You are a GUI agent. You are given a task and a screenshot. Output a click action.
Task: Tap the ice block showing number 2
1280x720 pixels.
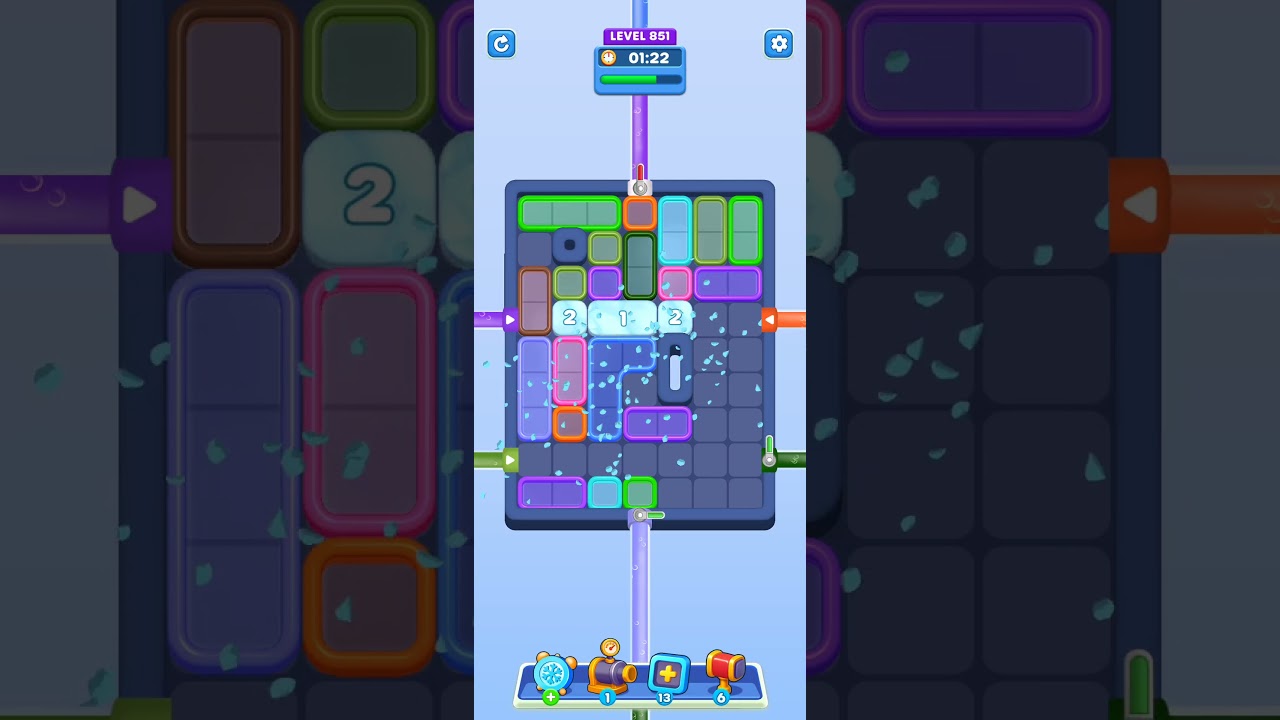(571, 317)
